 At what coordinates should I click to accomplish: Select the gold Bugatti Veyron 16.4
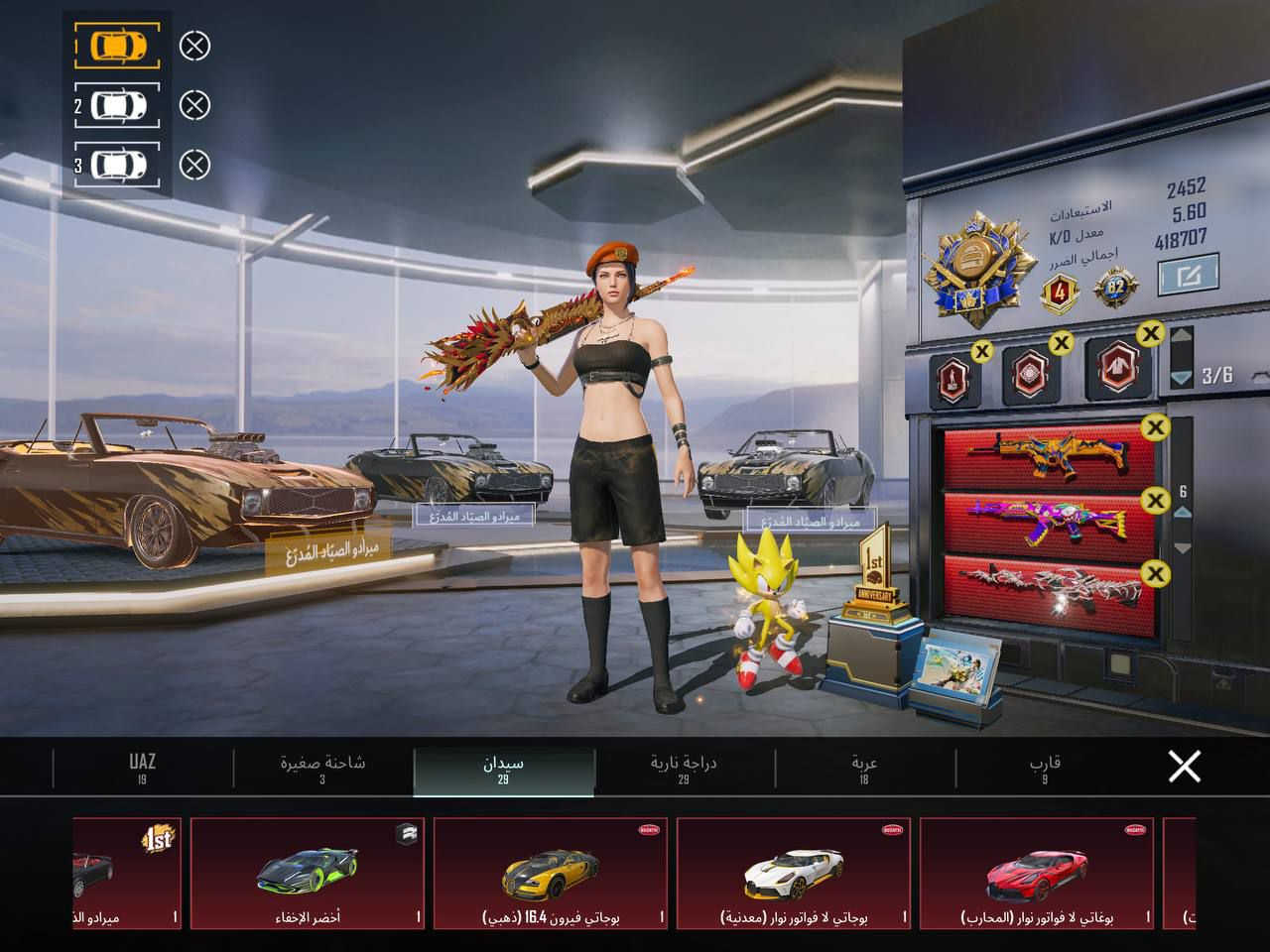click(x=551, y=873)
